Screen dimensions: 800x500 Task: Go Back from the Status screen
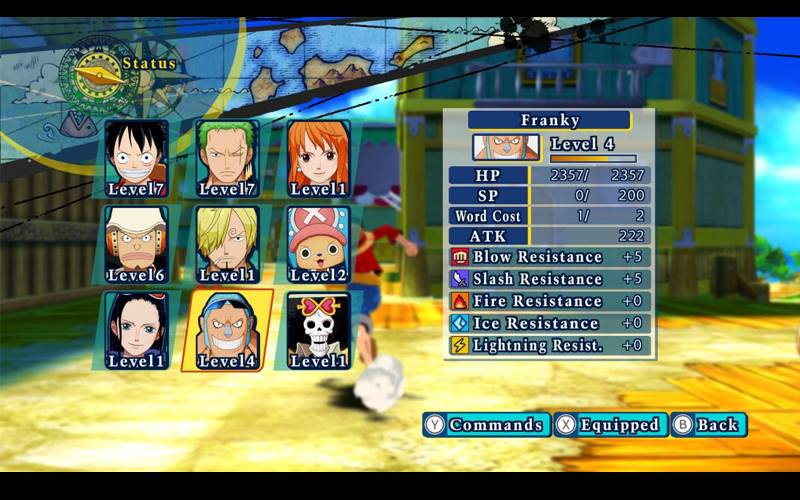pos(708,425)
